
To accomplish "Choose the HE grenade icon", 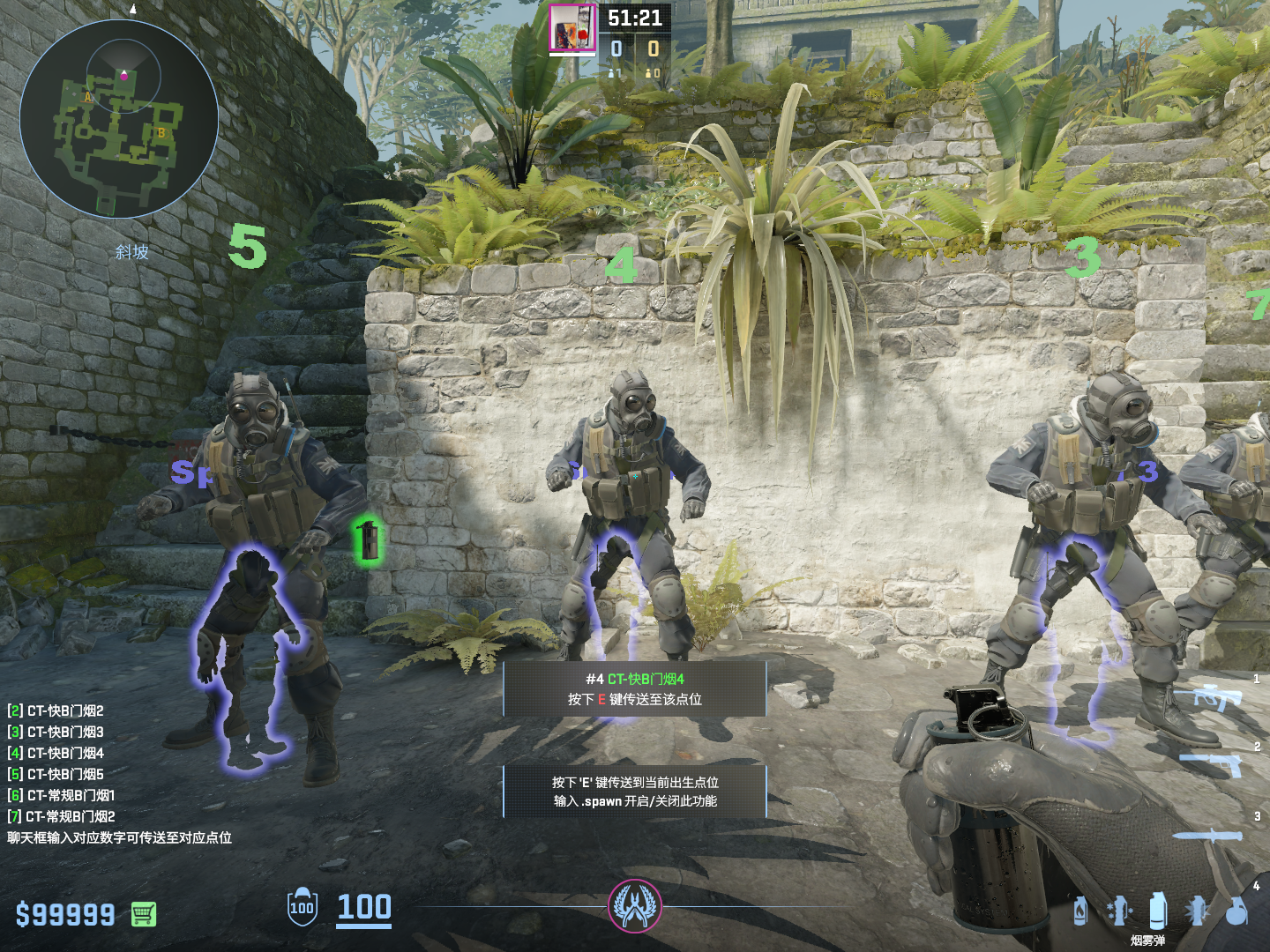I will coord(1236,911).
